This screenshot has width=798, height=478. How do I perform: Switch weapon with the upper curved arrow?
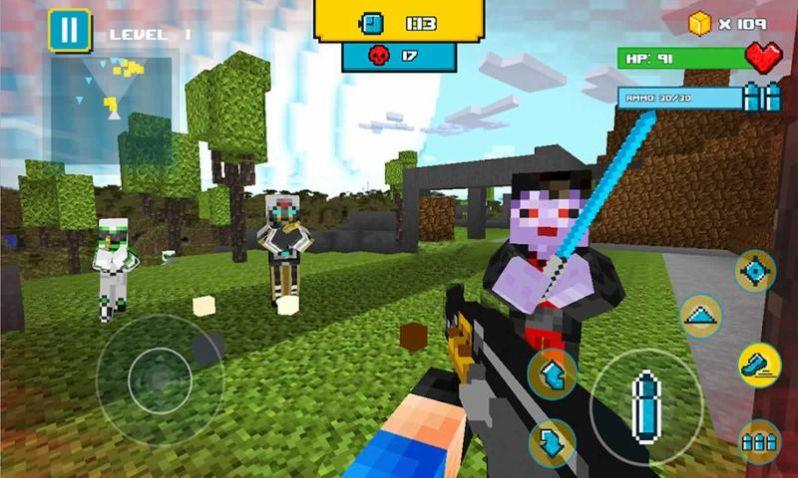tap(551, 374)
